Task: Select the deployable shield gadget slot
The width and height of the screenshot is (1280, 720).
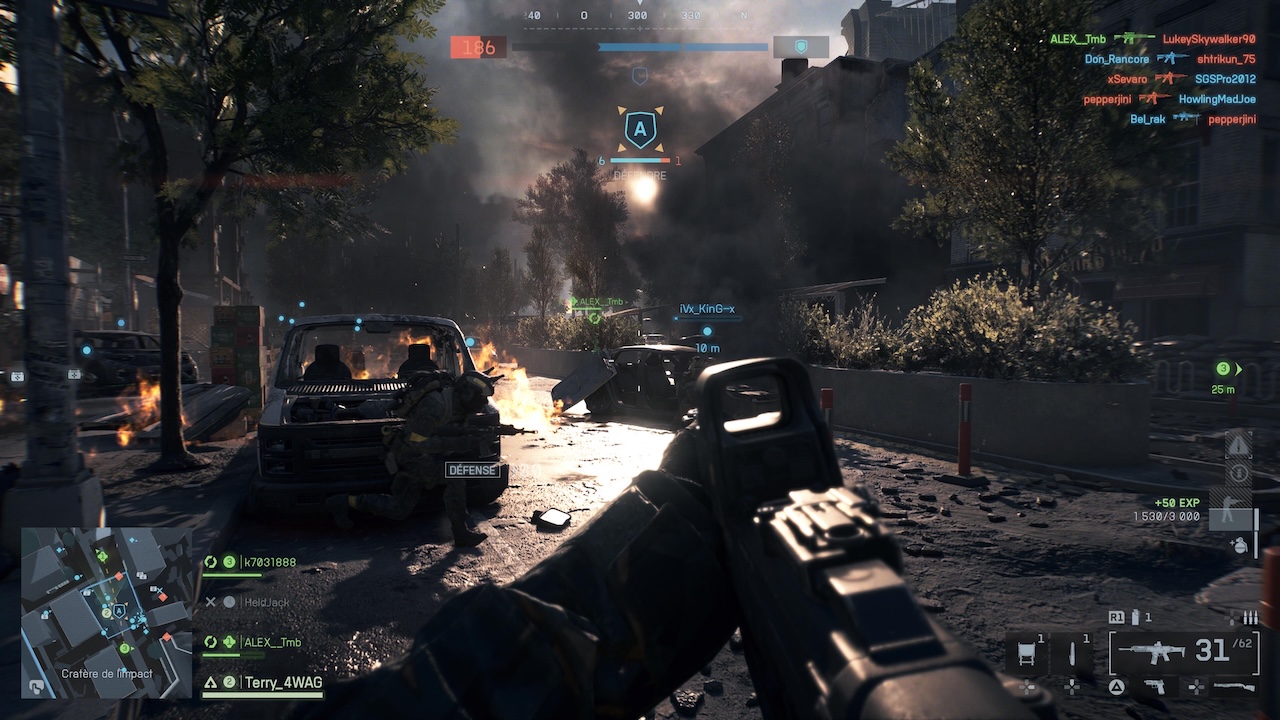Action: tap(1027, 654)
